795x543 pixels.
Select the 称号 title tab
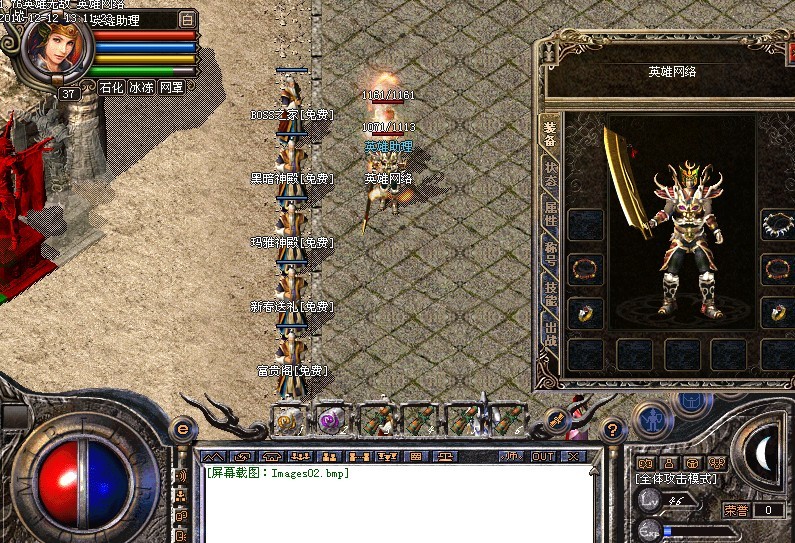551,251
